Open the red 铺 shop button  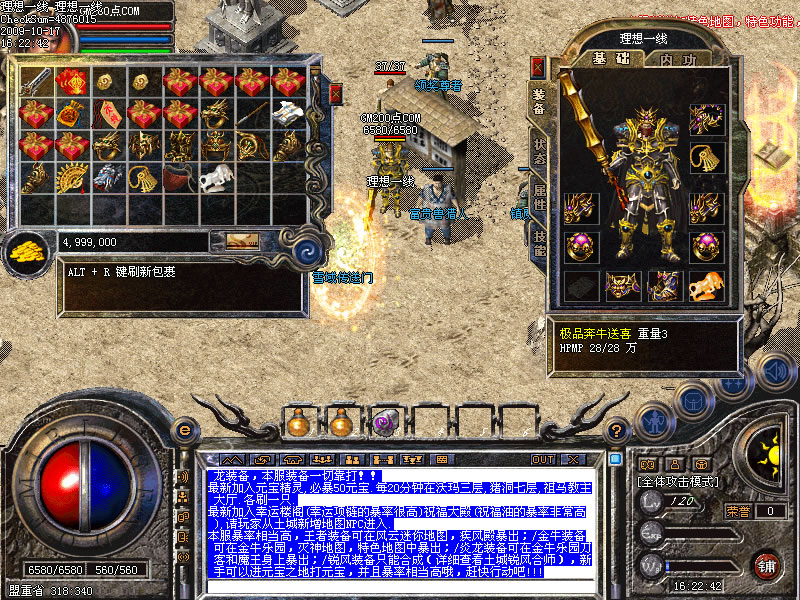pyautogui.click(x=767, y=564)
